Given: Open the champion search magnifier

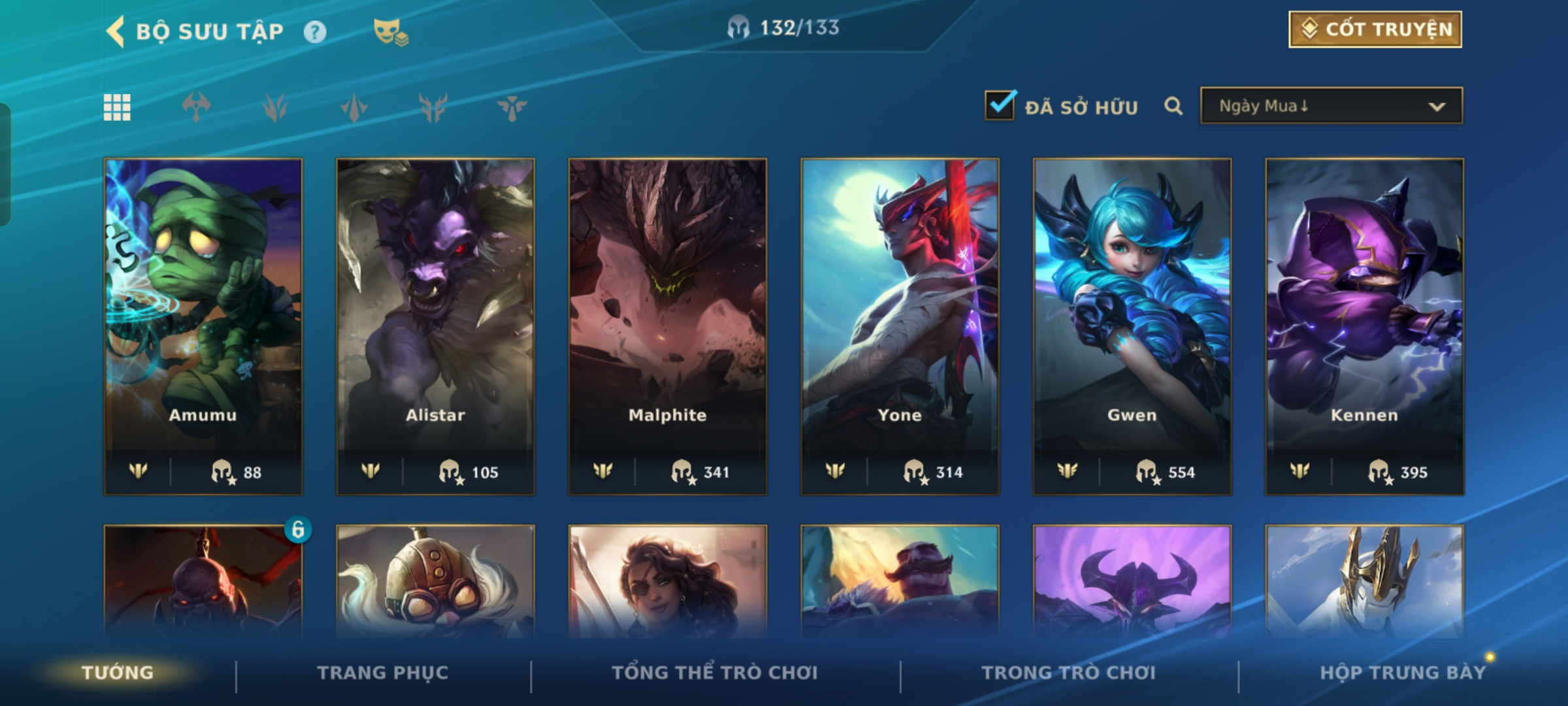Looking at the screenshot, I should click(x=1173, y=106).
